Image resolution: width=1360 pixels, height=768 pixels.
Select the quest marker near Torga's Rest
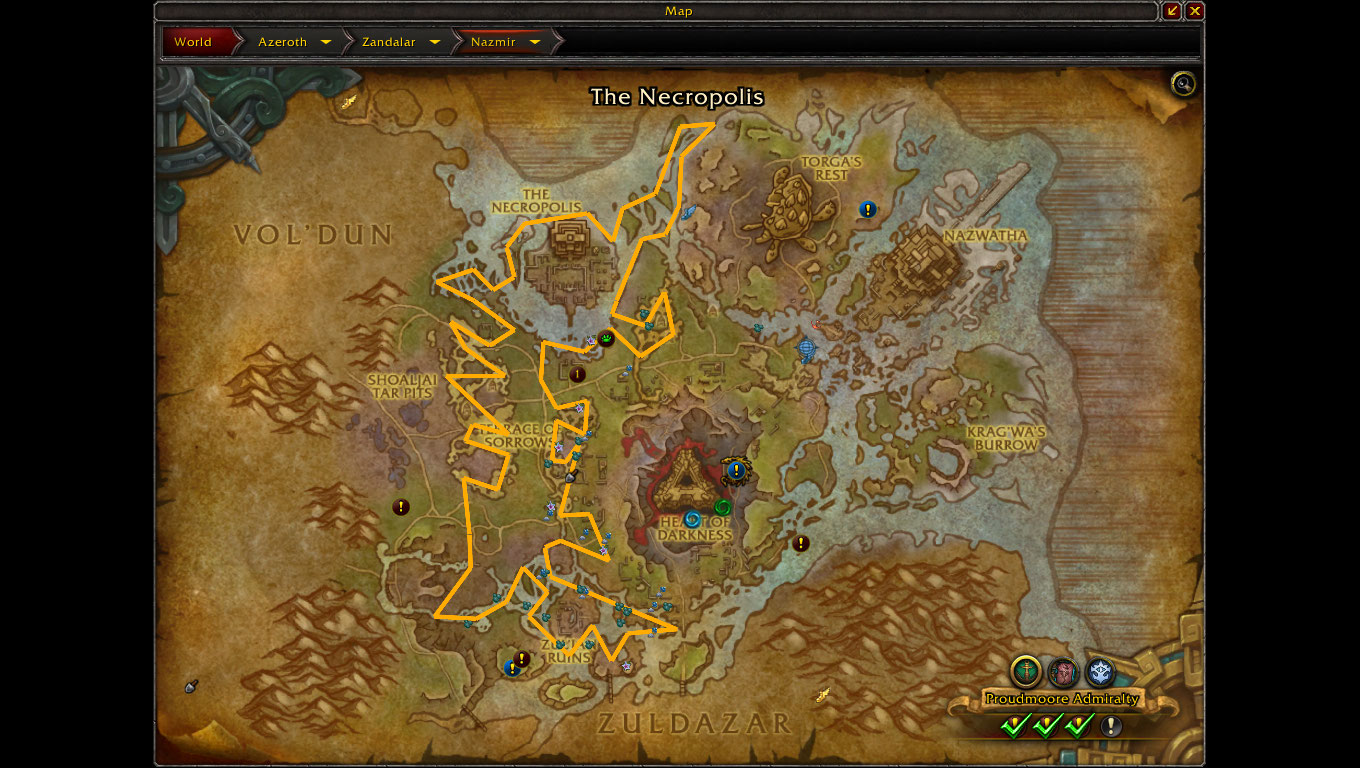pyautogui.click(x=868, y=209)
